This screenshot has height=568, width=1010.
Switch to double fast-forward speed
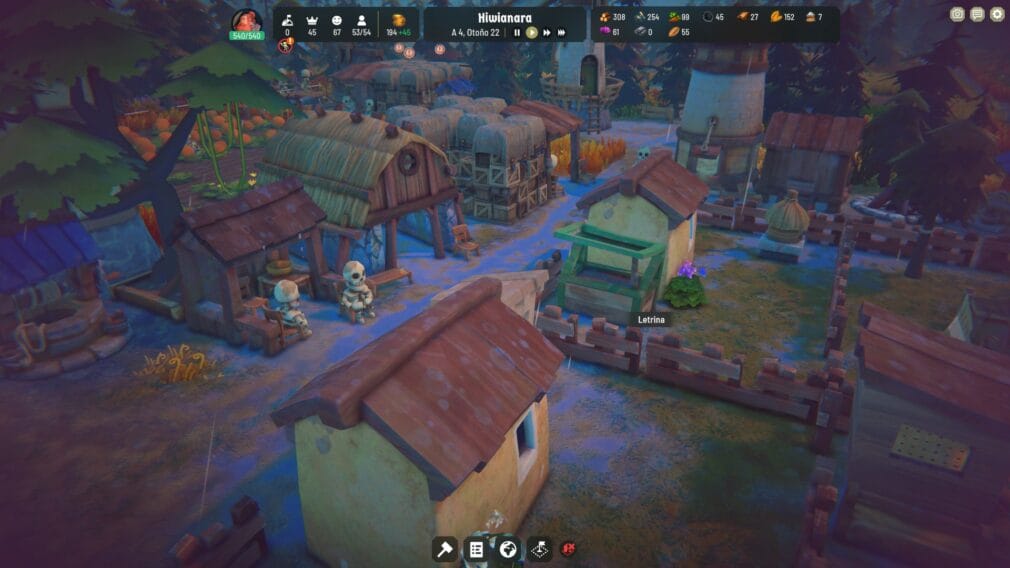547,32
